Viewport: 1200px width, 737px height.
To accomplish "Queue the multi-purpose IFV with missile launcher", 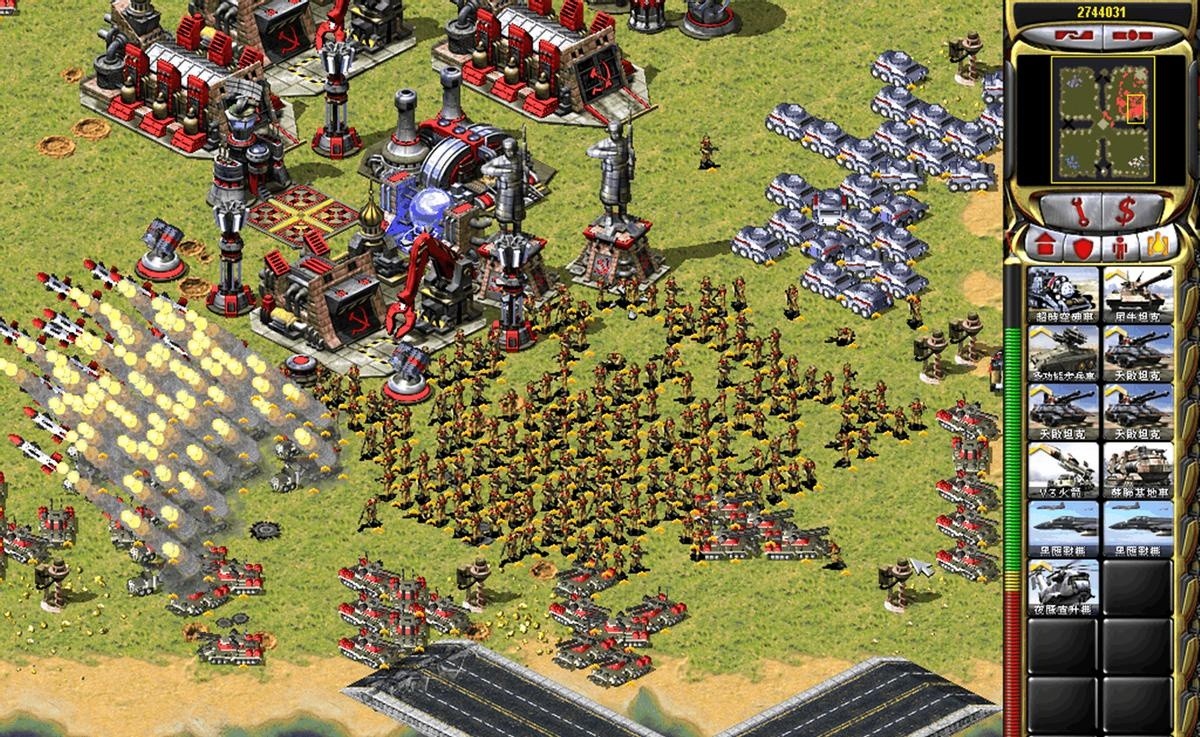I will pyautogui.click(x=1062, y=352).
